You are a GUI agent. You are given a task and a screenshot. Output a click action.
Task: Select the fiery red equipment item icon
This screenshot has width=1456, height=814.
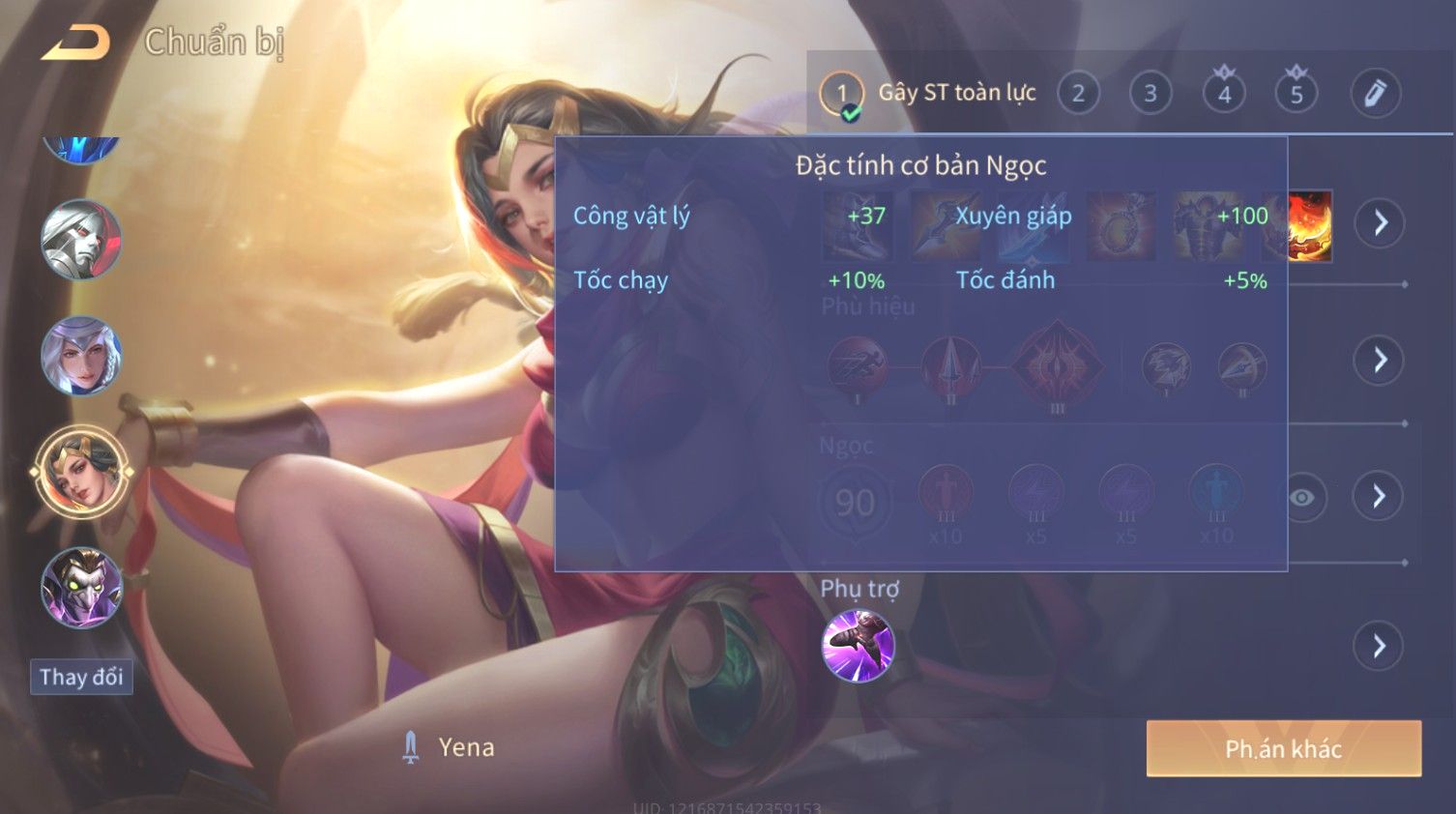(1311, 225)
